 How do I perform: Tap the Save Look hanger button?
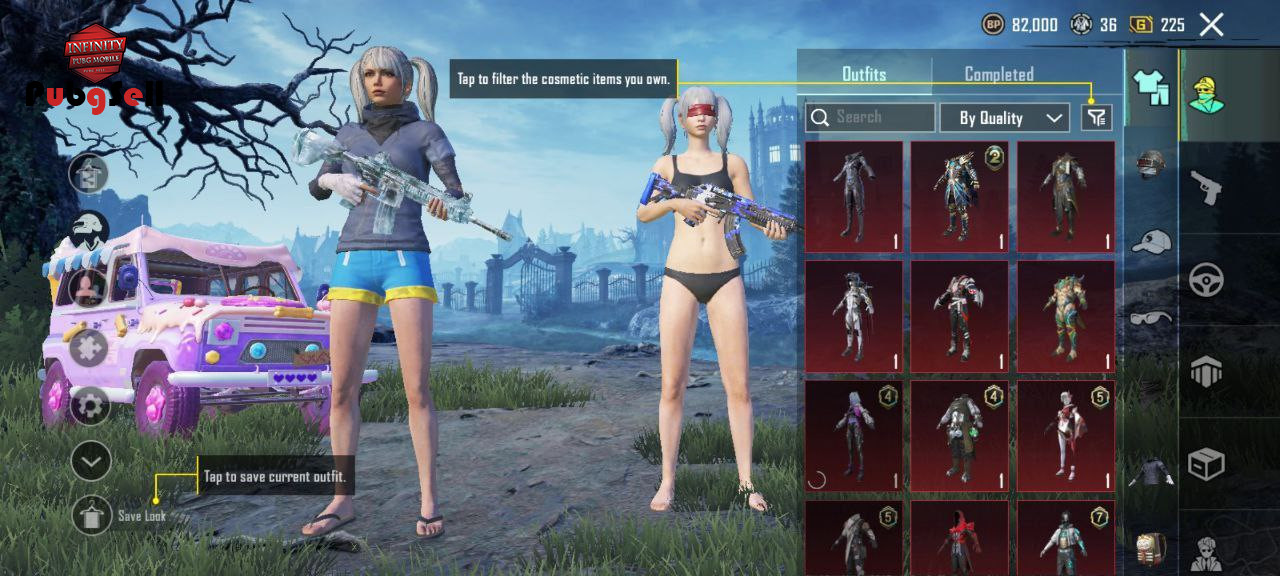(x=92, y=515)
